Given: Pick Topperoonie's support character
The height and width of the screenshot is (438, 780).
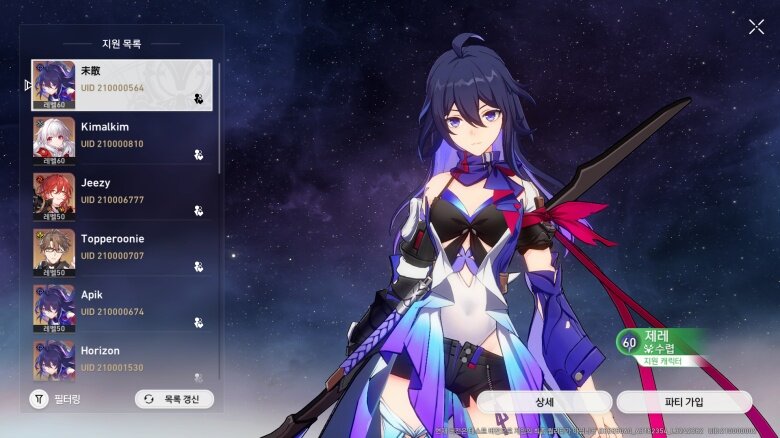Looking at the screenshot, I should 122,253.
